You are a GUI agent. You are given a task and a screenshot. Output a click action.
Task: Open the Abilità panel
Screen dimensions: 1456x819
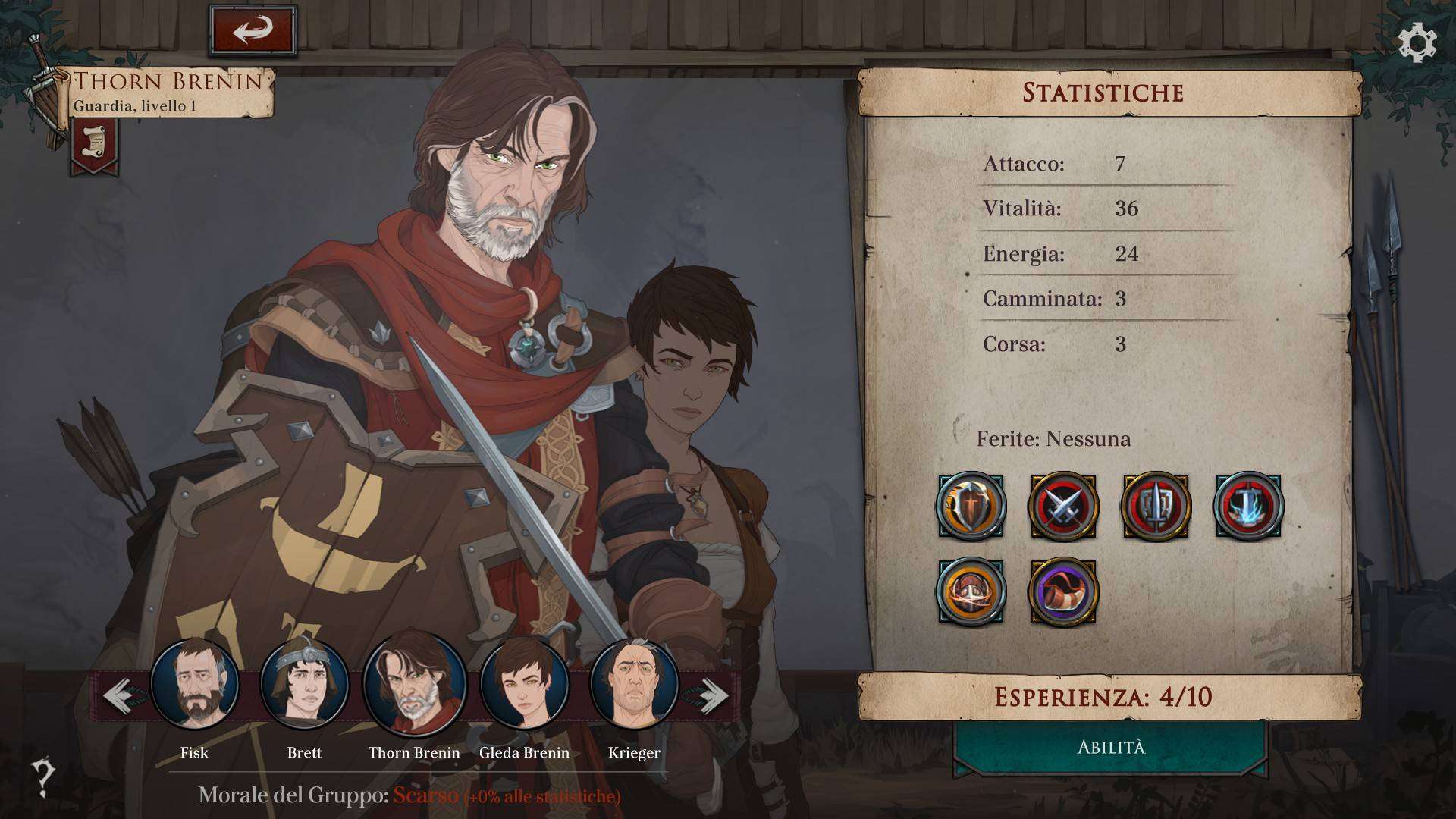pyautogui.click(x=1111, y=748)
